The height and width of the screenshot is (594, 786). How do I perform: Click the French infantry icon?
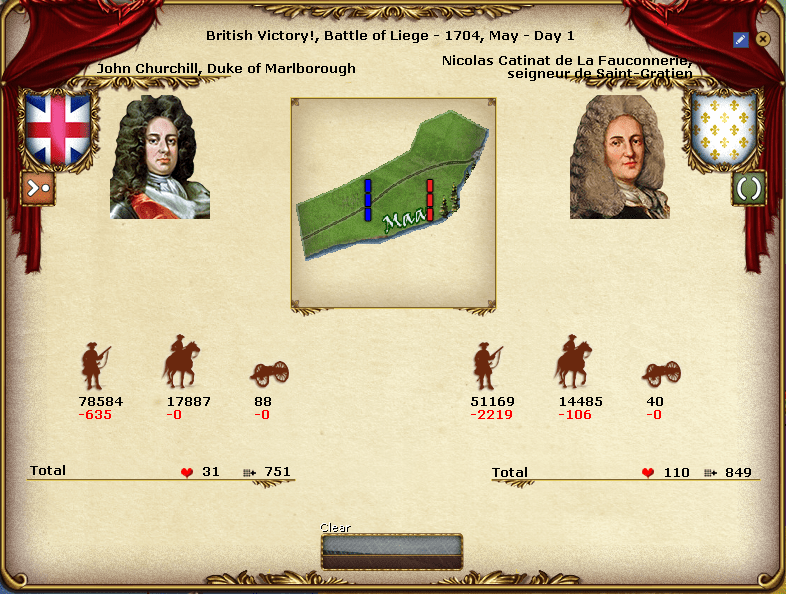coord(487,367)
